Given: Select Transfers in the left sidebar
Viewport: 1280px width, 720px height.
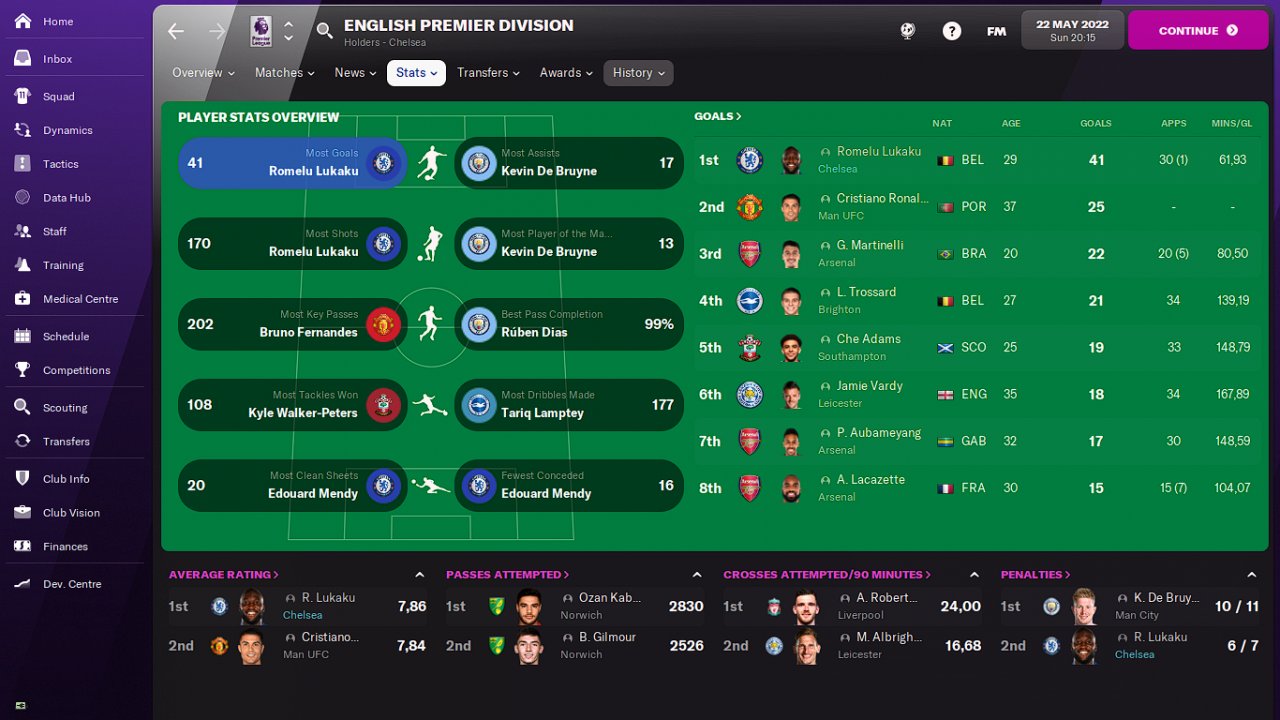Looking at the screenshot, I should [x=66, y=441].
